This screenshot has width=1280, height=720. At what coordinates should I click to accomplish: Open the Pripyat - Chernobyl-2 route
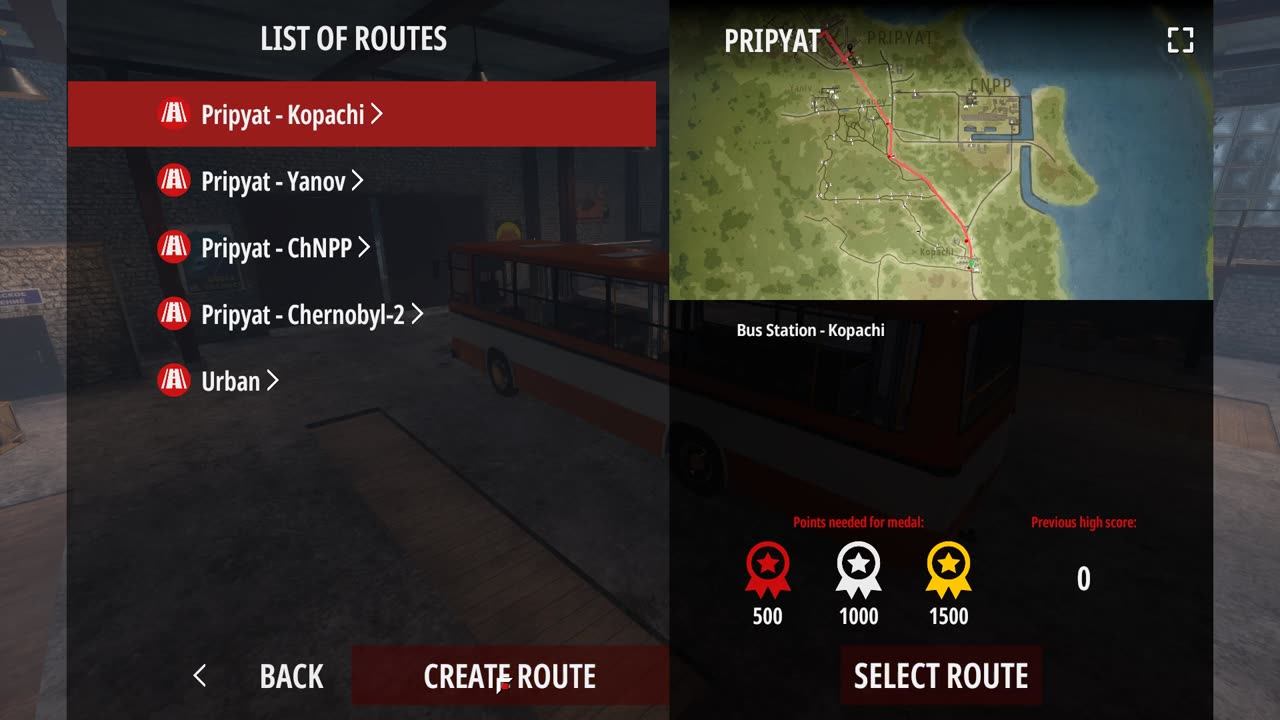(302, 314)
